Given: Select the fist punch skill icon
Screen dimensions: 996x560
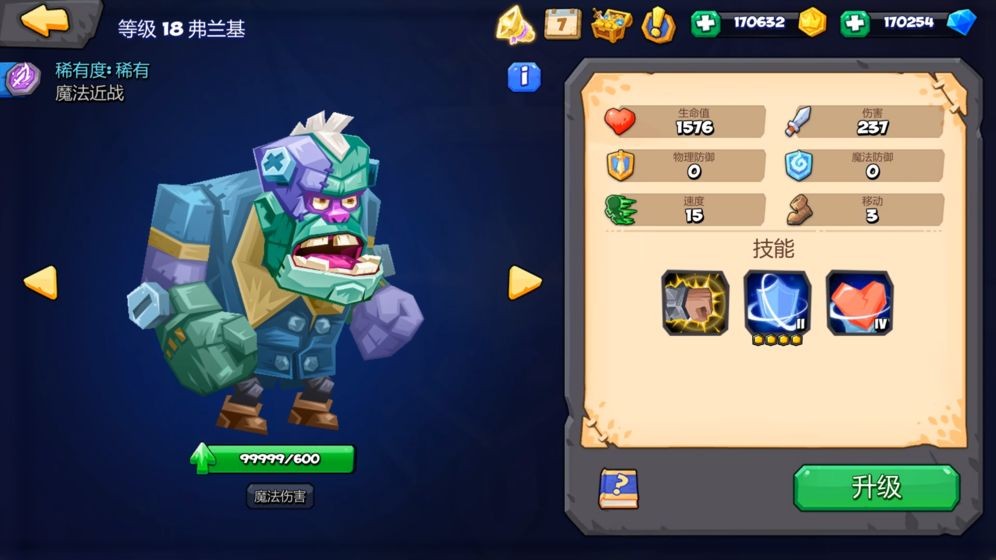Looking at the screenshot, I should coord(695,302).
